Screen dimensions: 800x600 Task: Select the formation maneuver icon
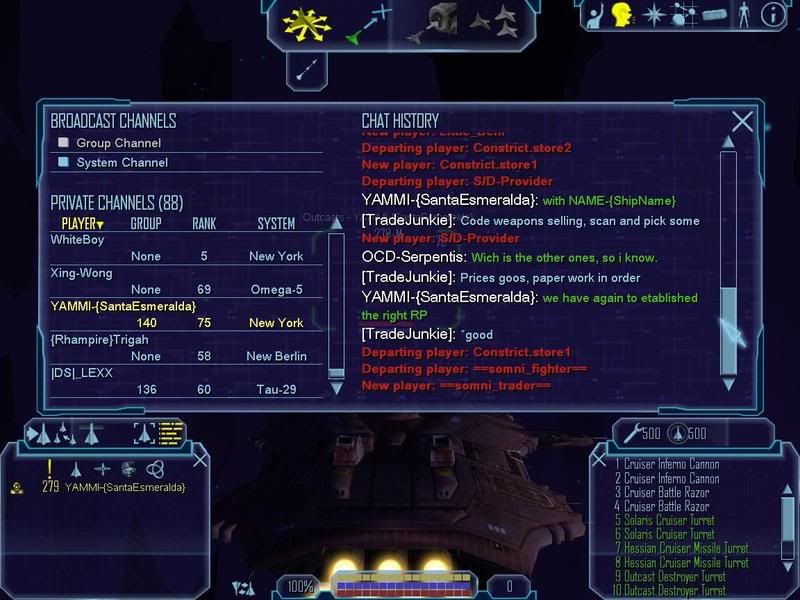(493, 18)
